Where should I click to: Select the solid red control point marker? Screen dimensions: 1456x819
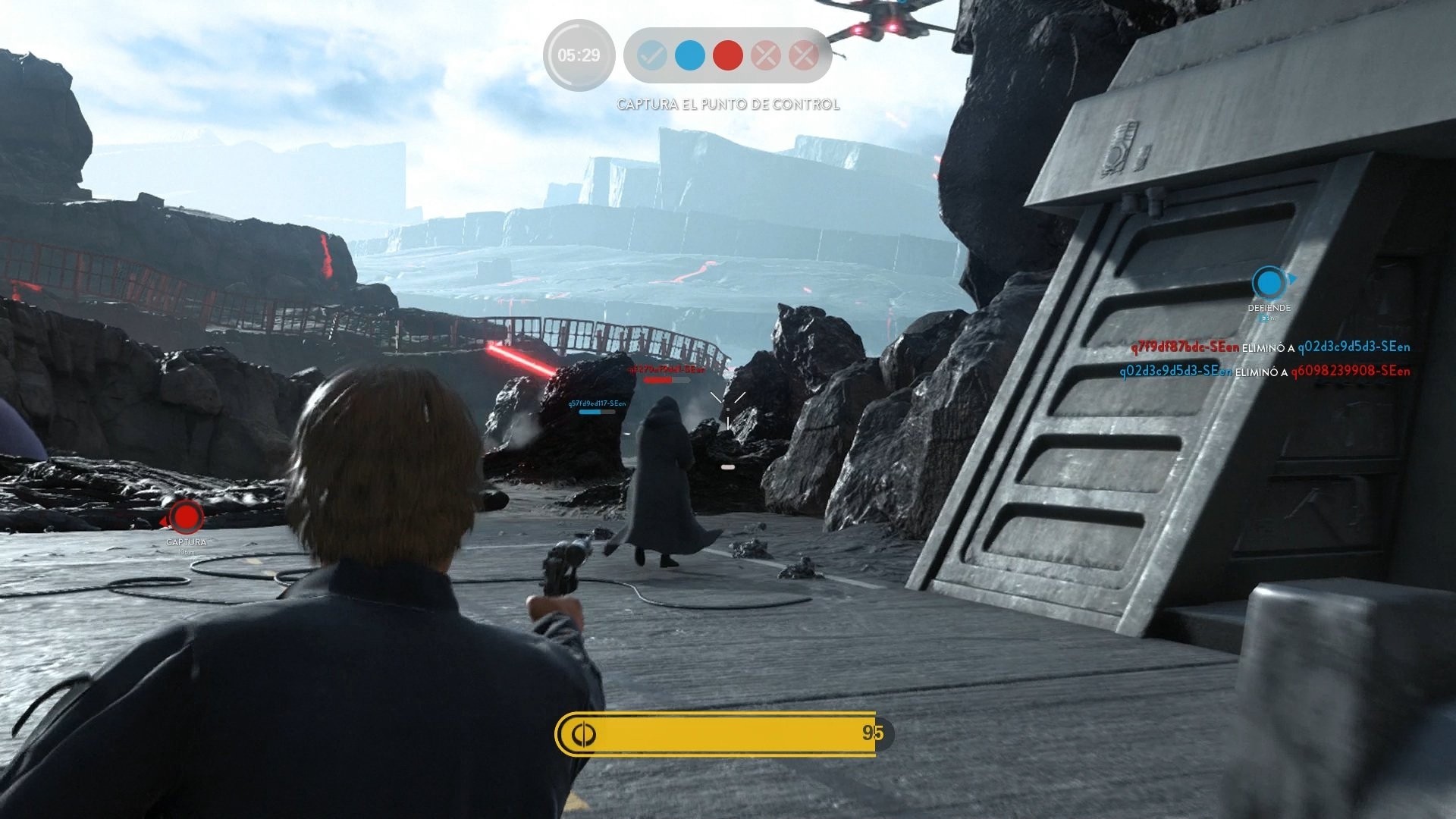[x=728, y=56]
